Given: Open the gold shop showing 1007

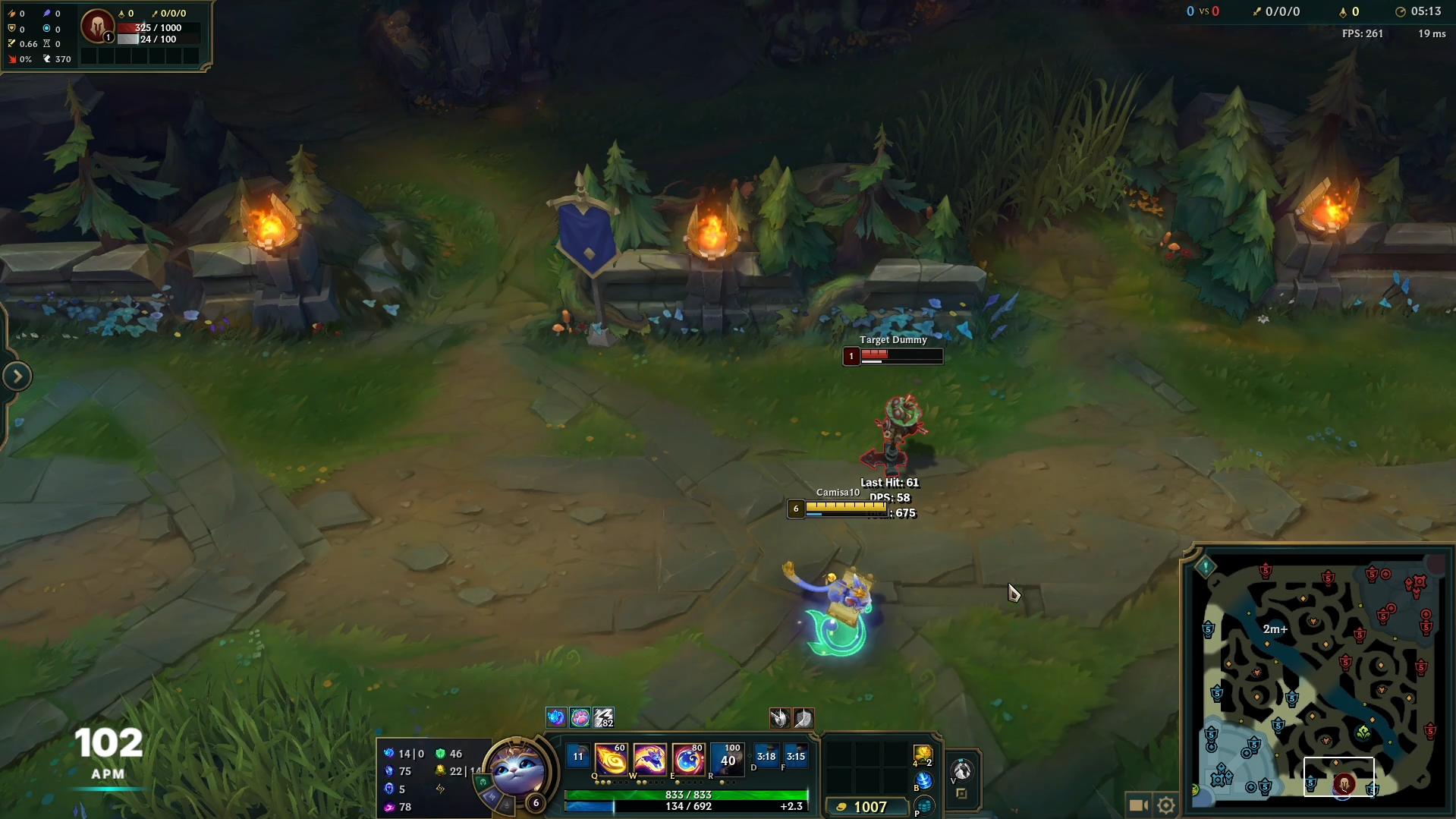Looking at the screenshot, I should pos(867,807).
